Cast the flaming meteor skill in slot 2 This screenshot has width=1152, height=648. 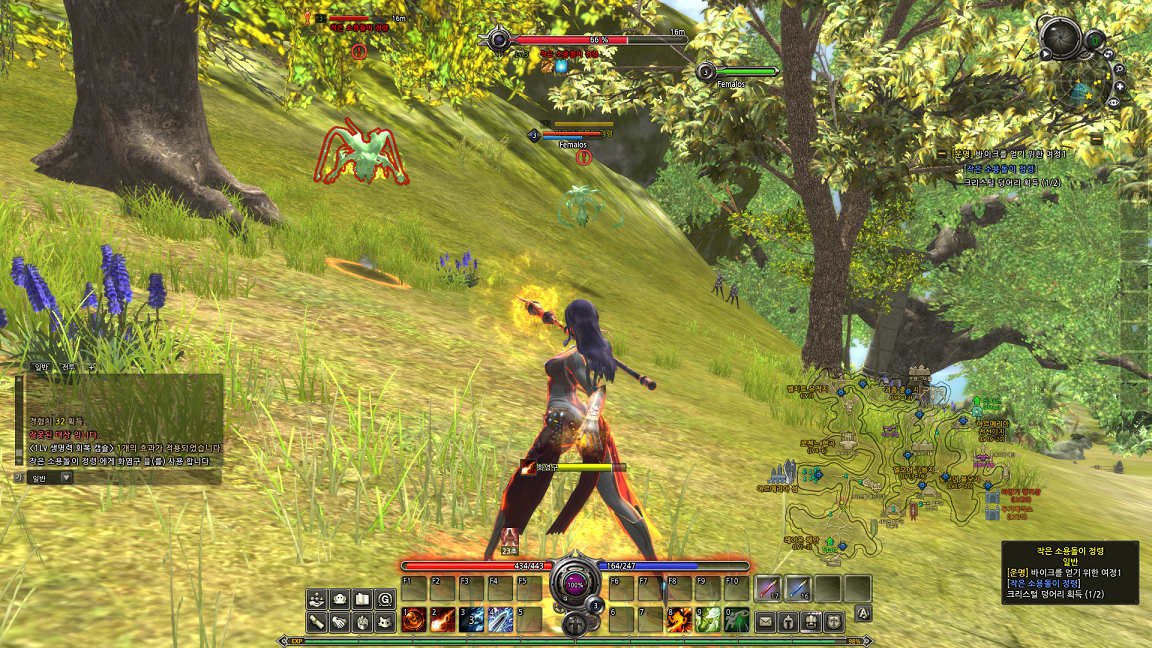pos(443,620)
